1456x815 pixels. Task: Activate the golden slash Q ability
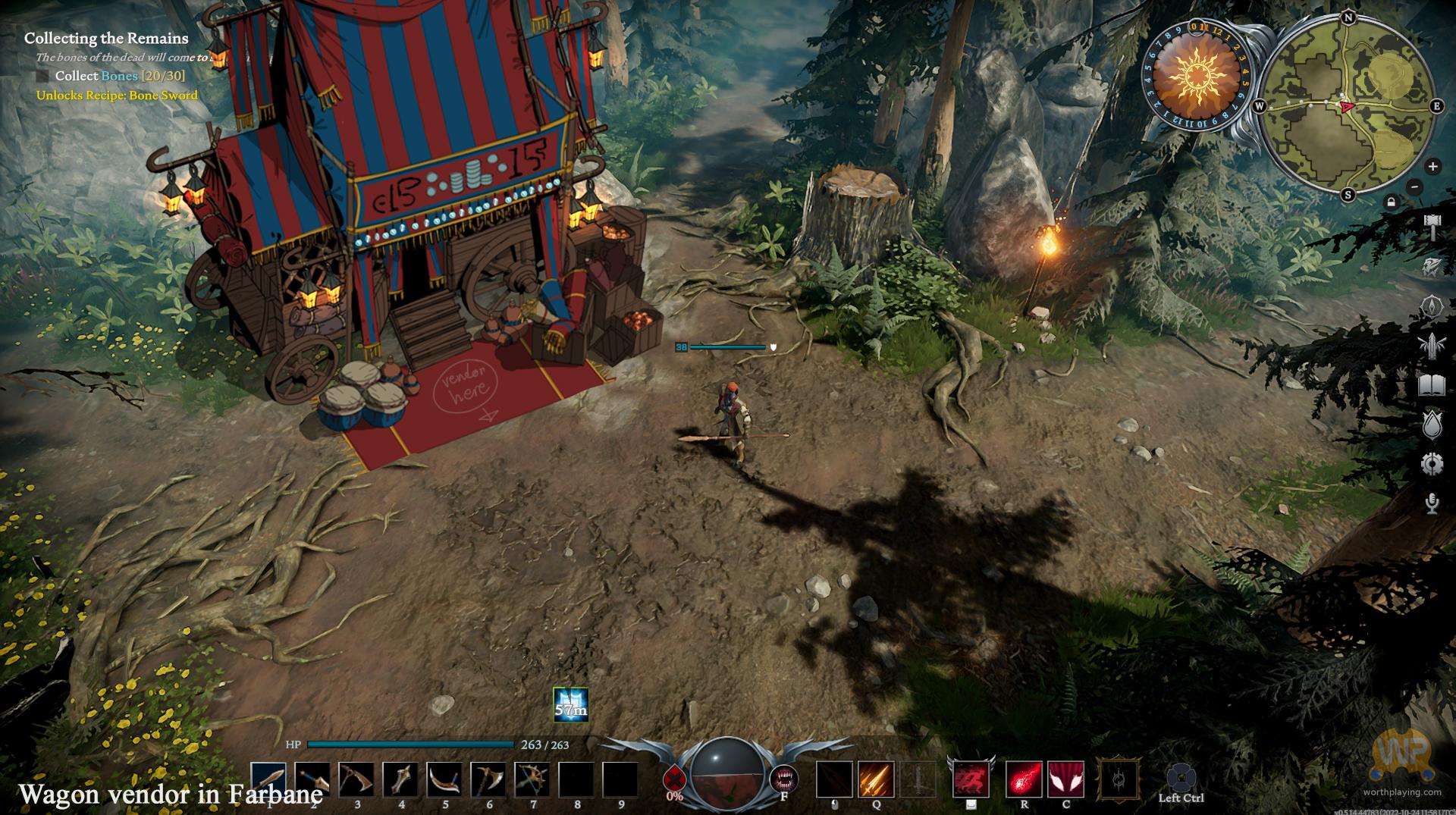click(876, 780)
